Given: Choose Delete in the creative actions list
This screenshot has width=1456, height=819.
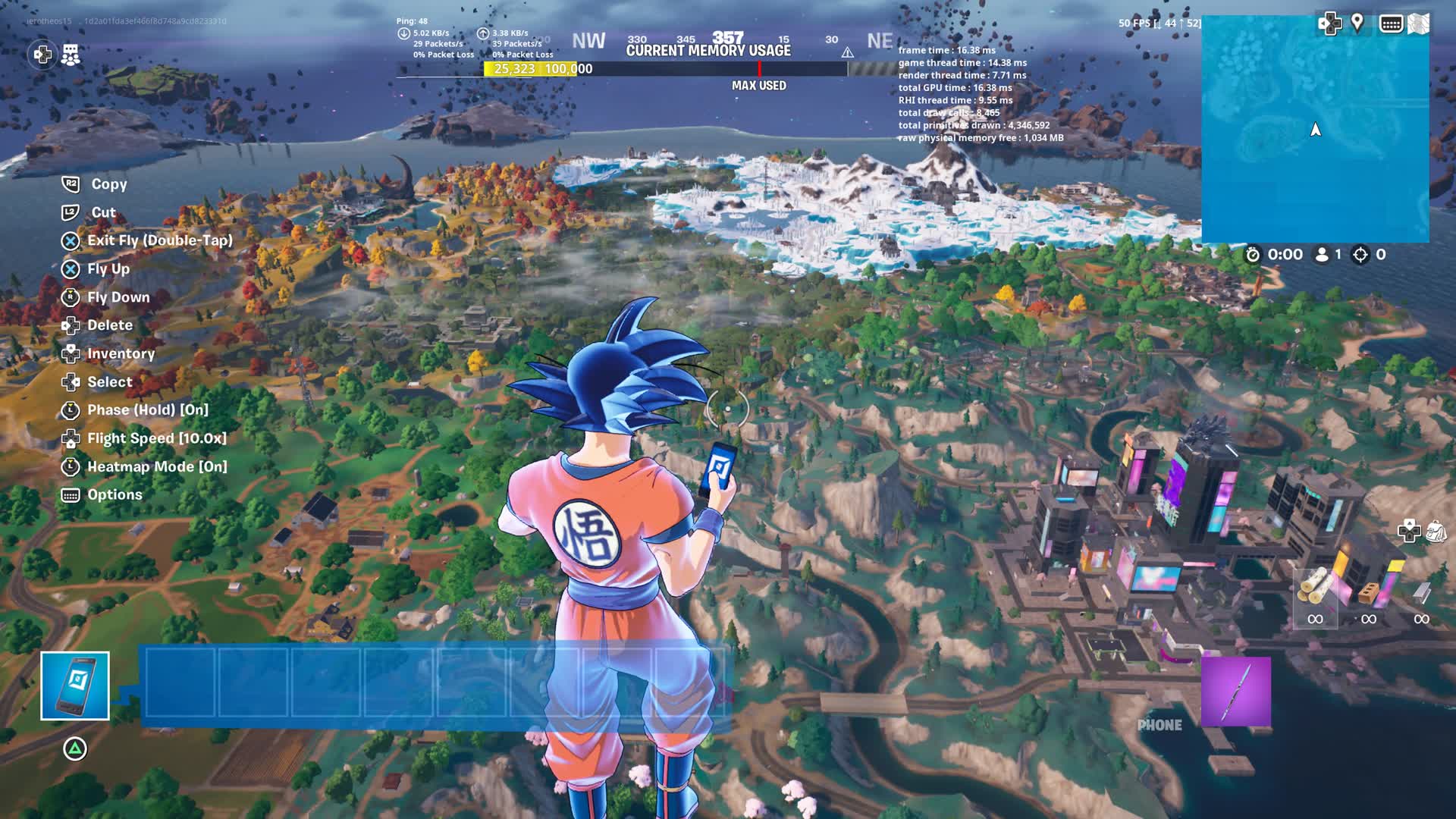Looking at the screenshot, I should (x=109, y=325).
